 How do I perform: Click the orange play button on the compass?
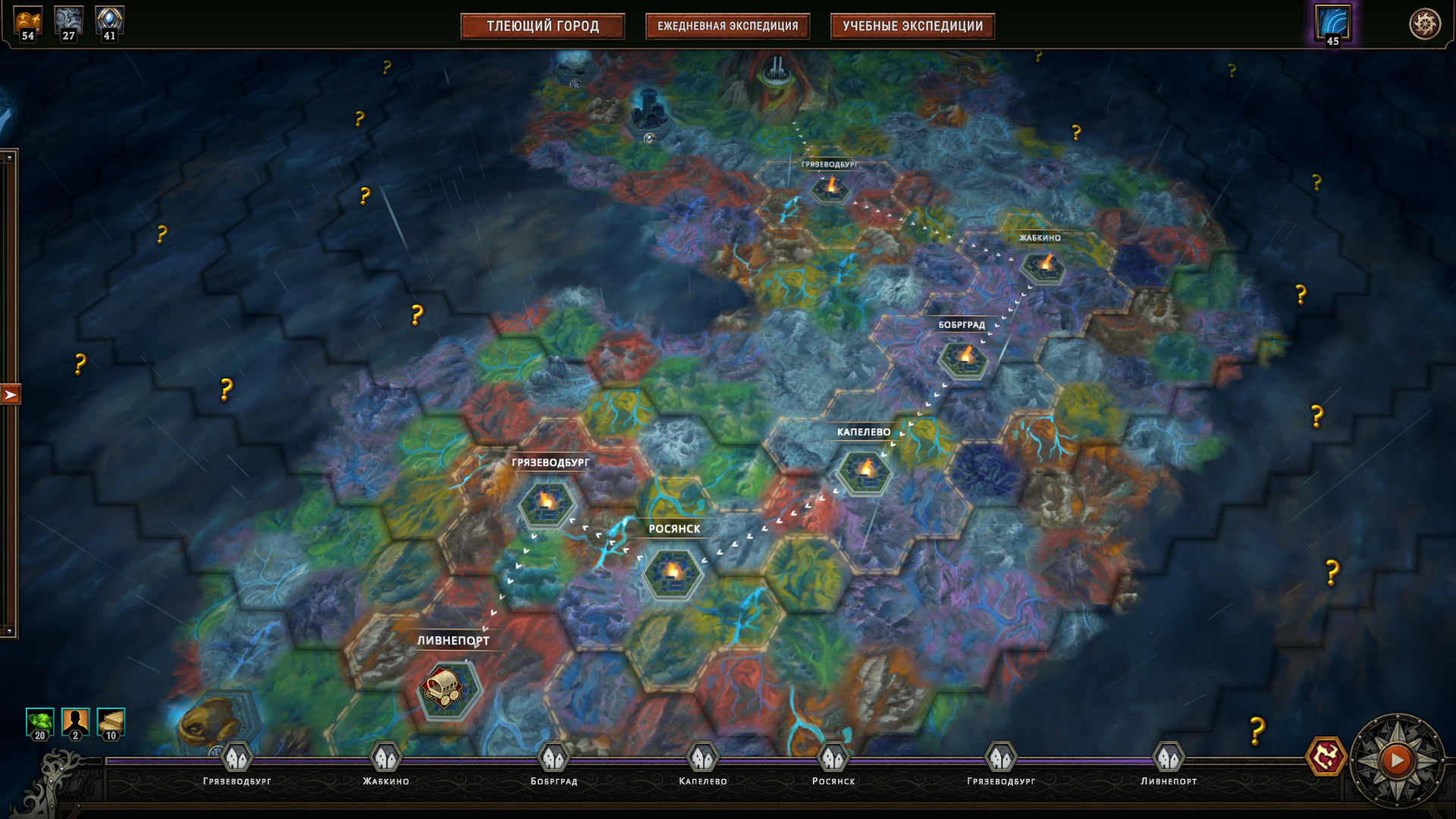tap(1397, 760)
